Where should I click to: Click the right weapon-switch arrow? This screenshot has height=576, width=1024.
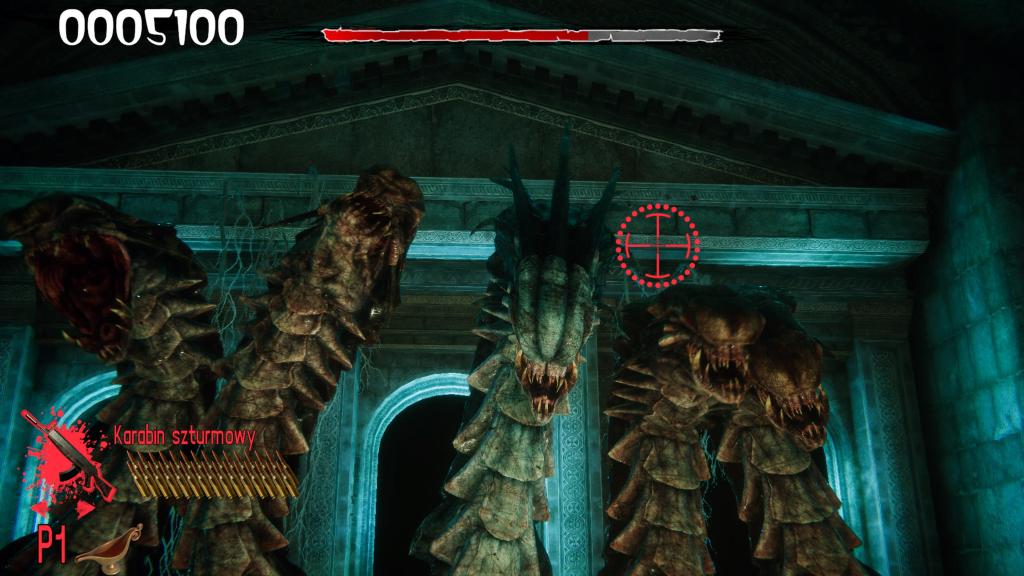[x=88, y=507]
